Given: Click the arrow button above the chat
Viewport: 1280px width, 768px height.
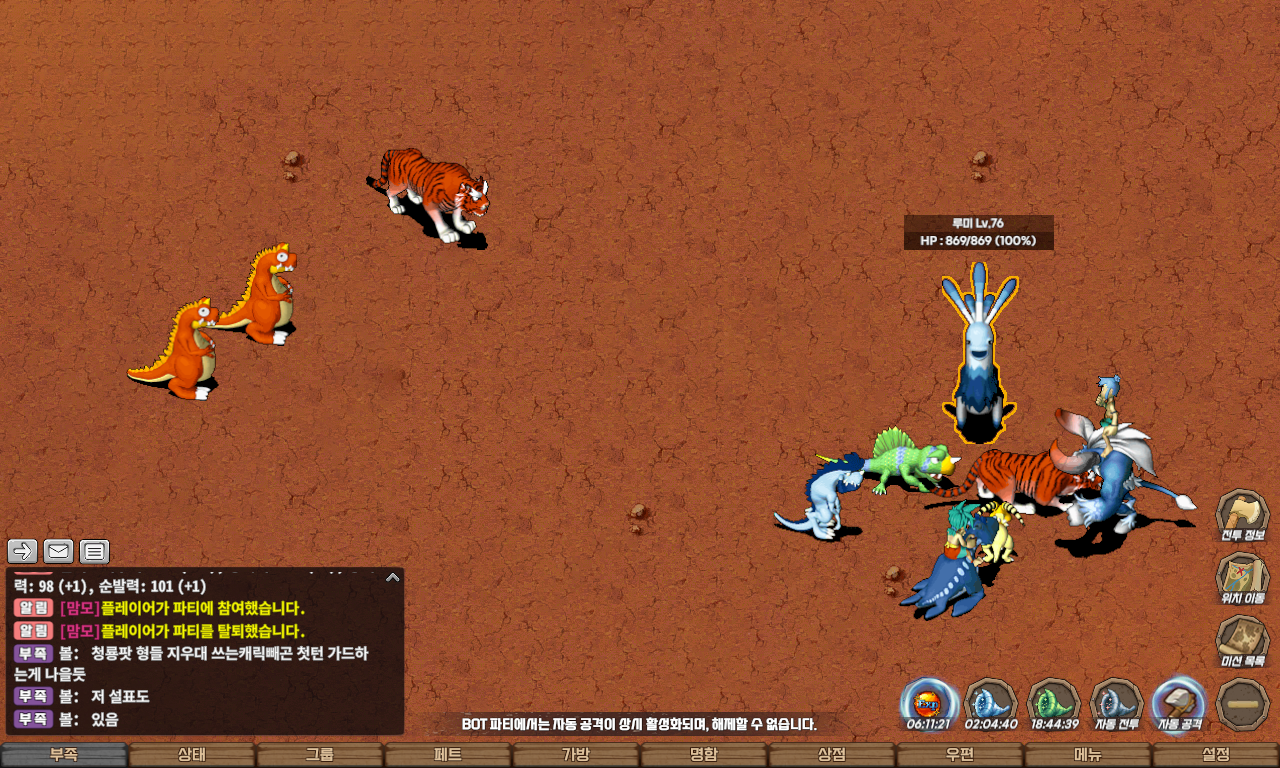Looking at the screenshot, I should pyautogui.click(x=23, y=551).
